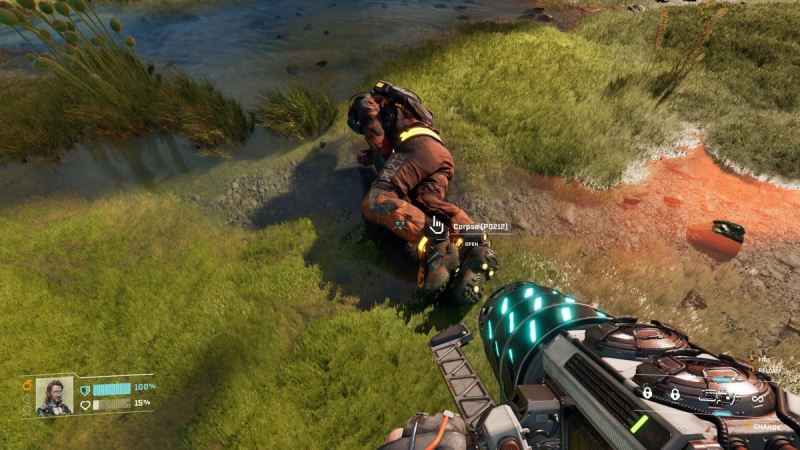The image size is (800, 450).
Task: Select the orange grenade icon beside the portrait
Action: (x=27, y=385)
